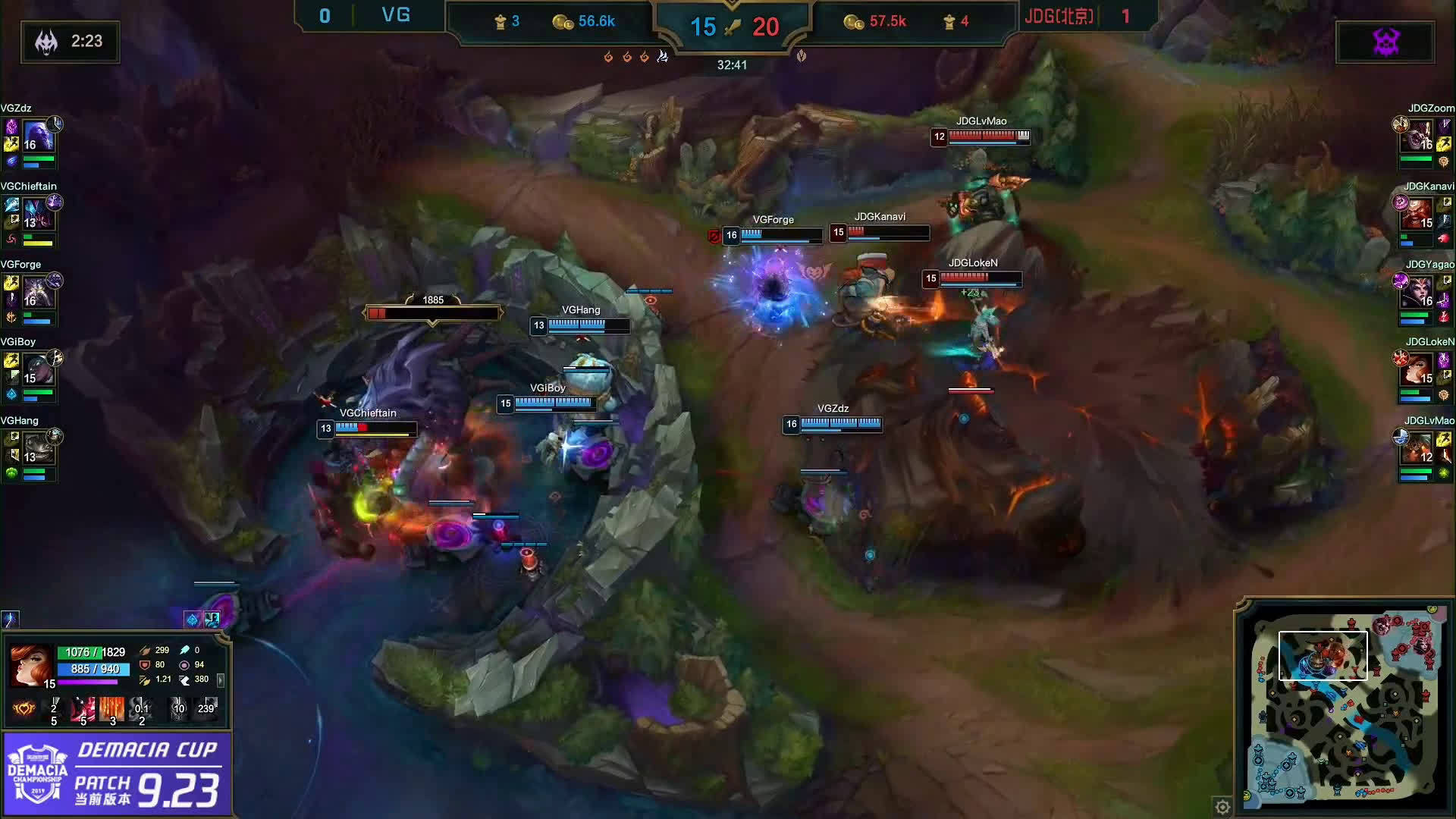Screen dimensions: 1456x819
Task: Select the pink hearts ability icon
Action: (x=83, y=709)
